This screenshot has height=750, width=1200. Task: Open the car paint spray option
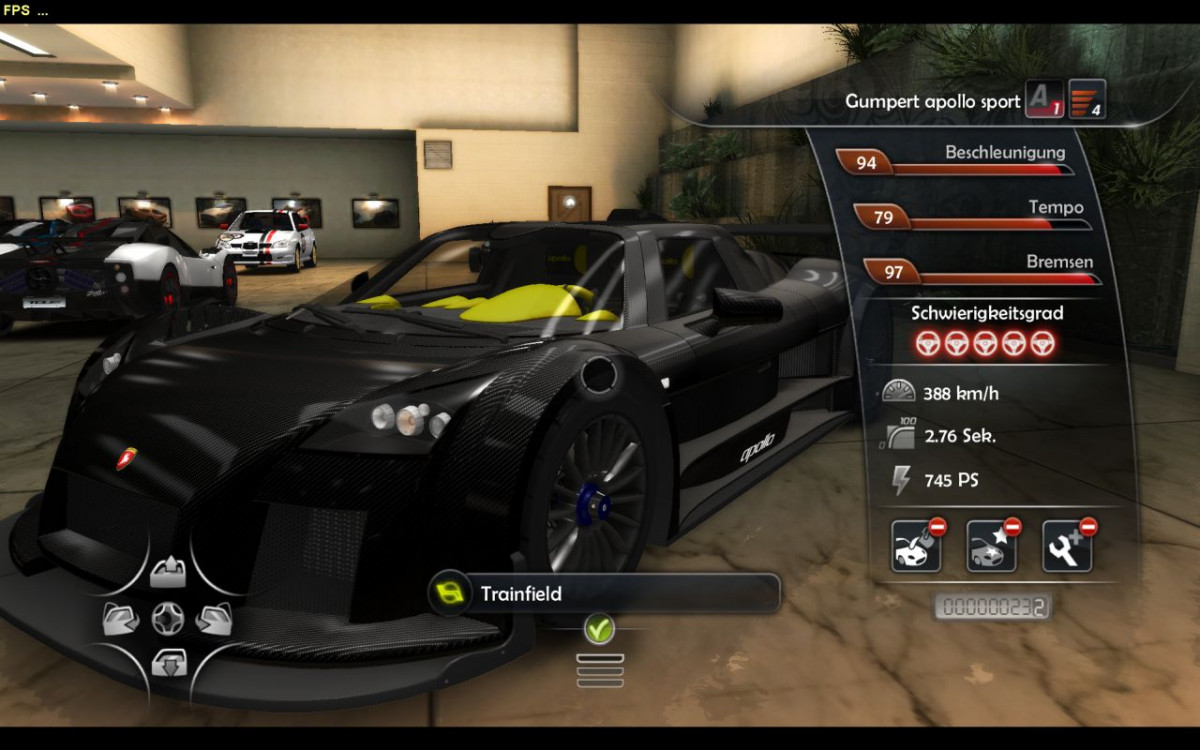[916, 546]
